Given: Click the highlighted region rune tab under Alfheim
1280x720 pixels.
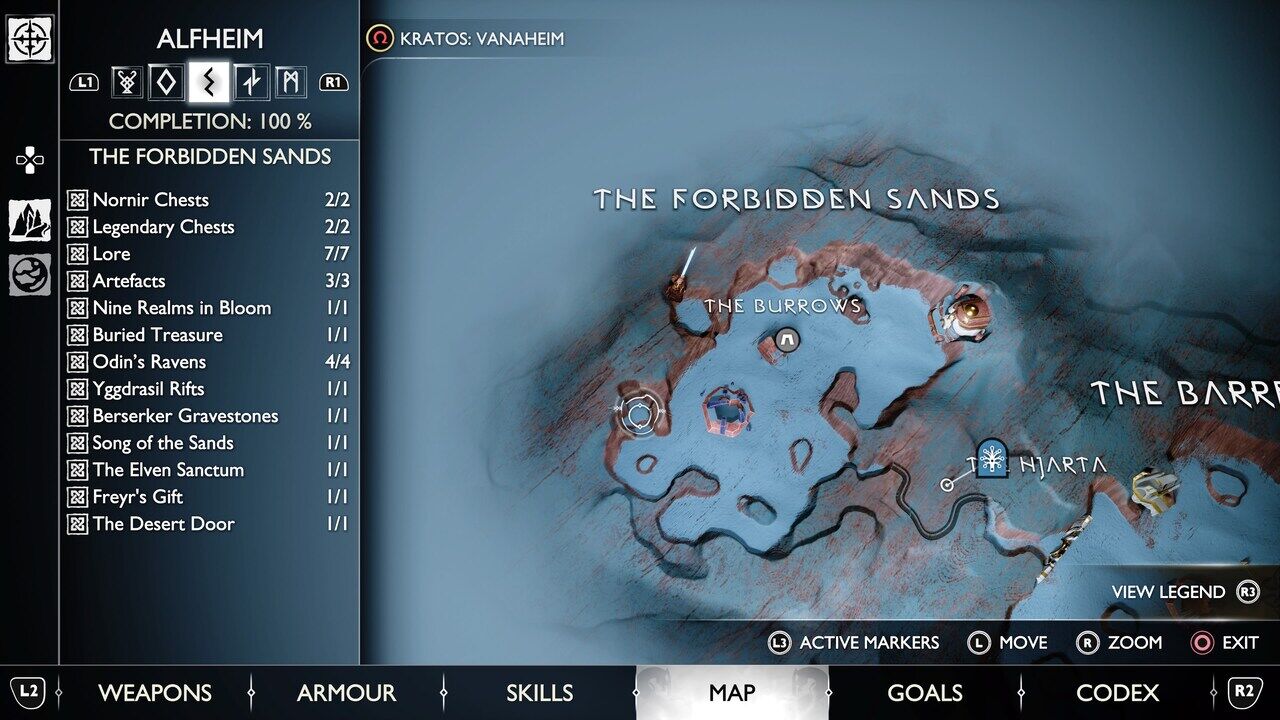Looking at the screenshot, I should pyautogui.click(x=209, y=82).
